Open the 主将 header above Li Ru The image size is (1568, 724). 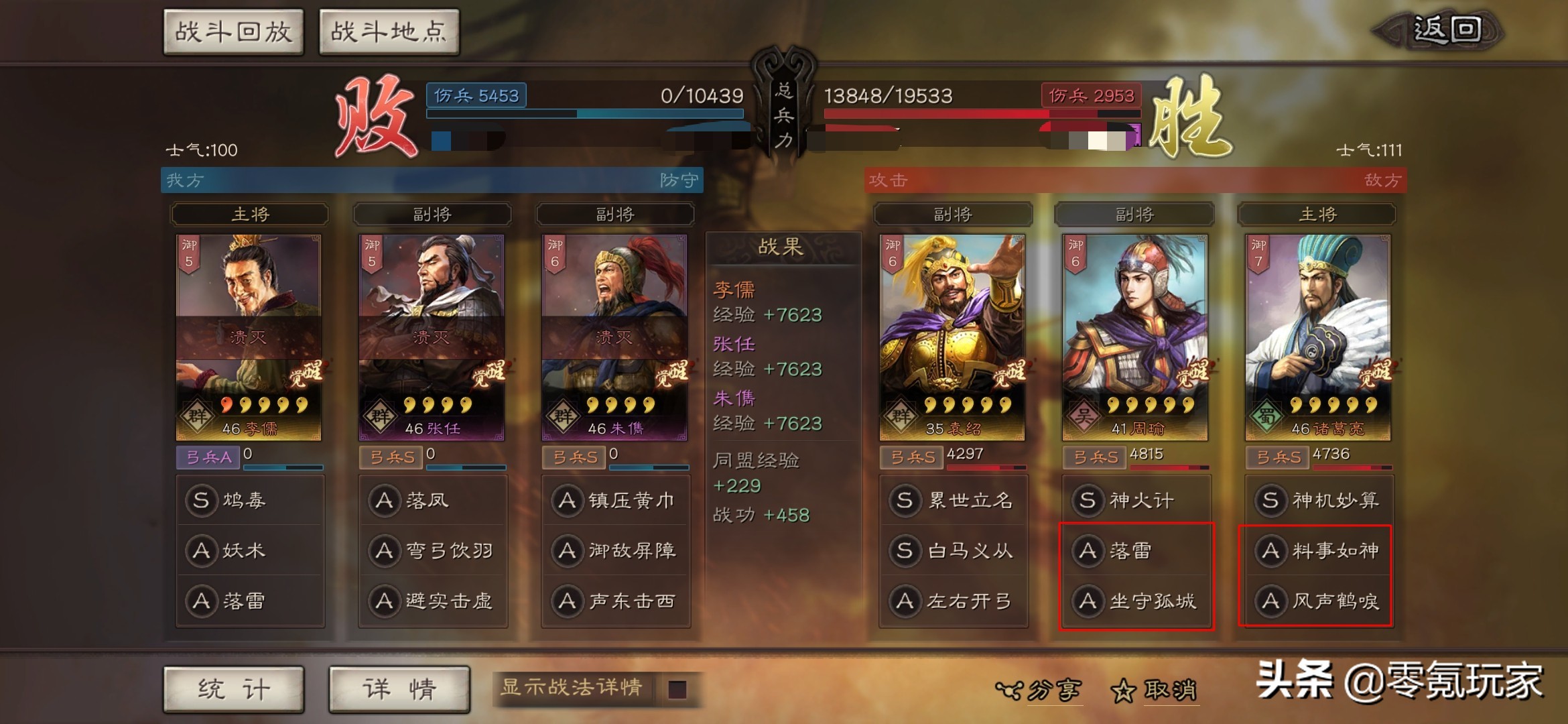click(249, 214)
